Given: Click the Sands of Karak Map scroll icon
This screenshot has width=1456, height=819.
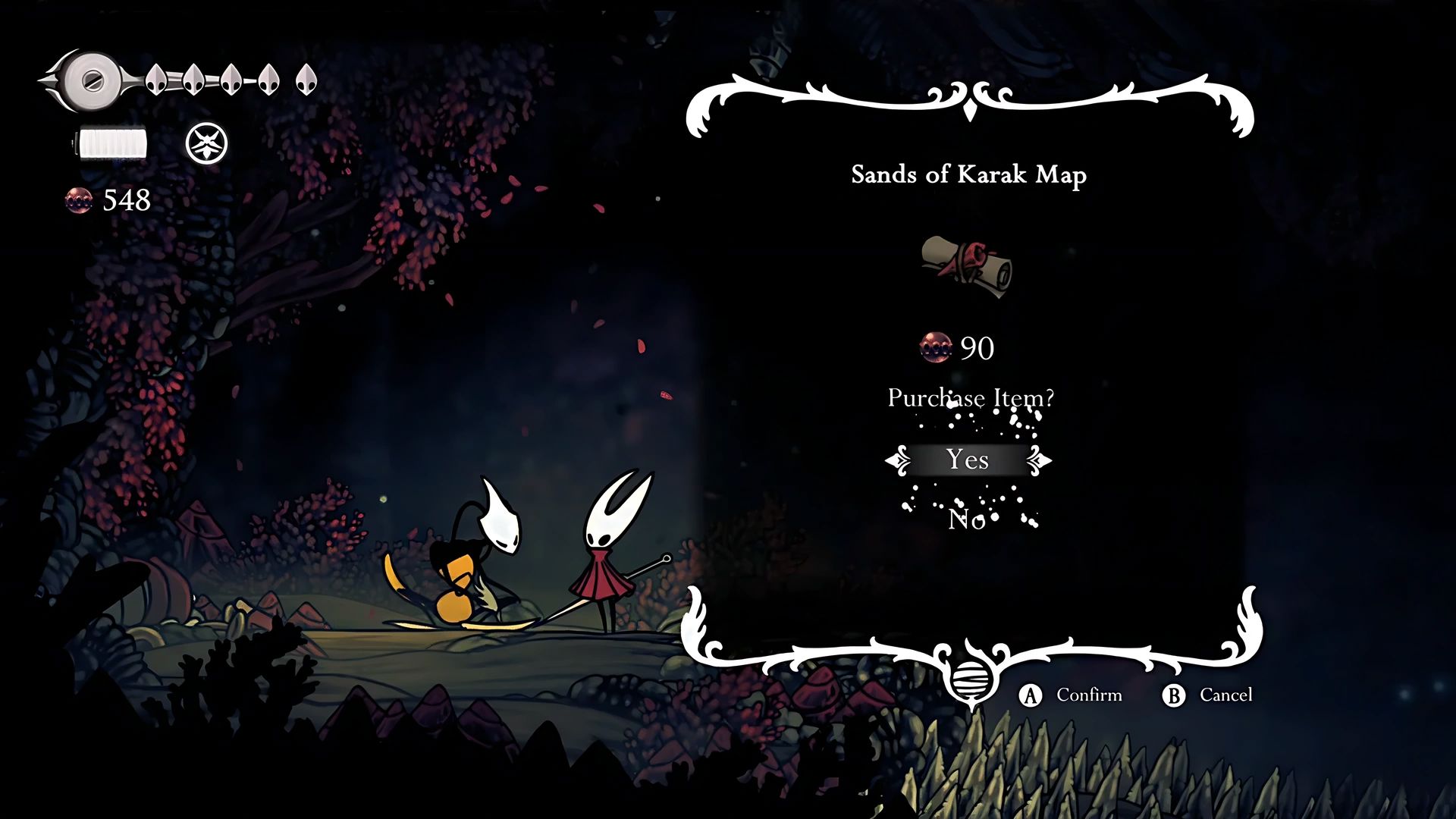Looking at the screenshot, I should [x=968, y=266].
